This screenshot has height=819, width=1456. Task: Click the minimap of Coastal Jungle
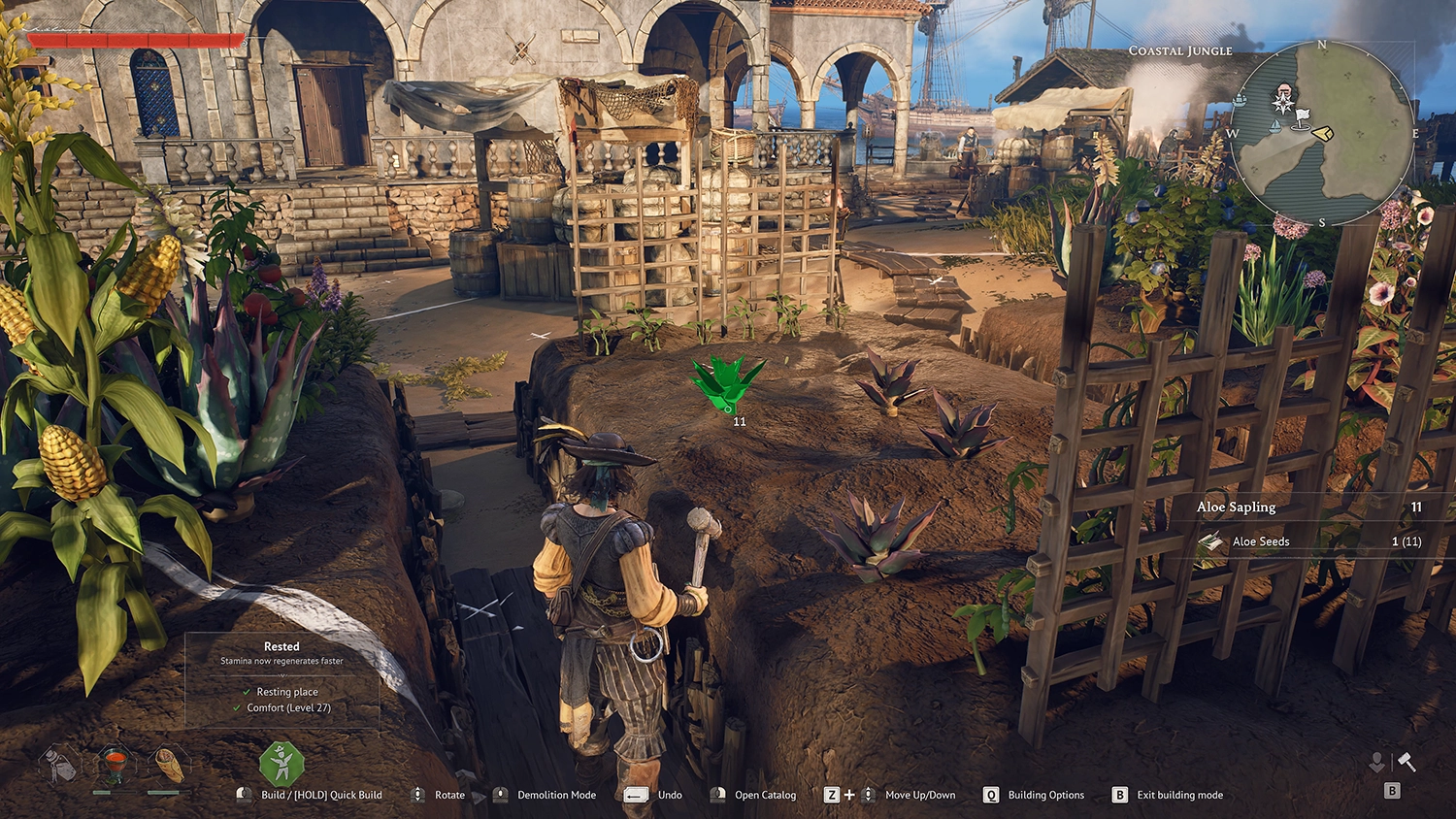[x=1322, y=133]
